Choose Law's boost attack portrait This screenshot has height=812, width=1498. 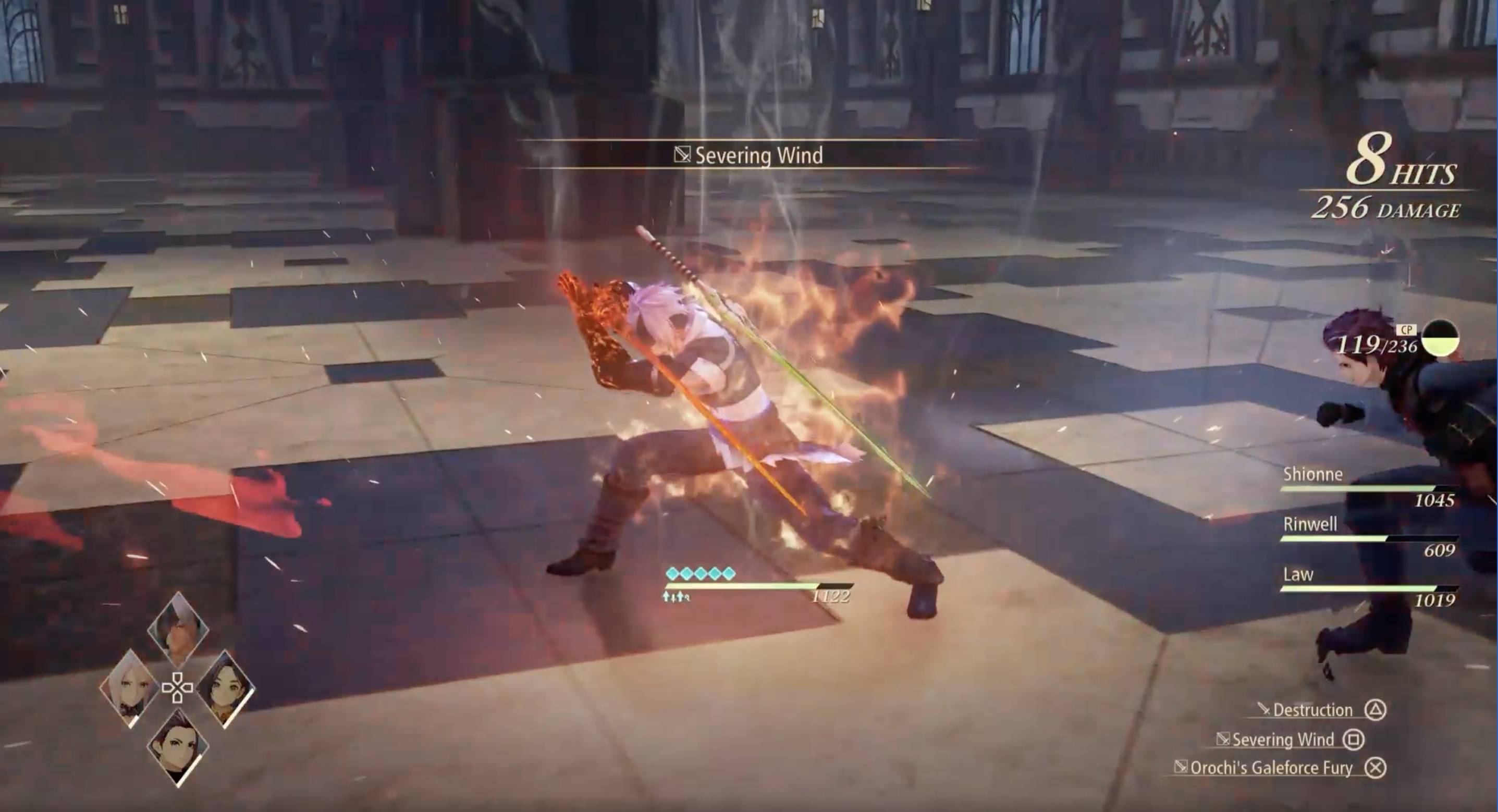[x=178, y=747]
